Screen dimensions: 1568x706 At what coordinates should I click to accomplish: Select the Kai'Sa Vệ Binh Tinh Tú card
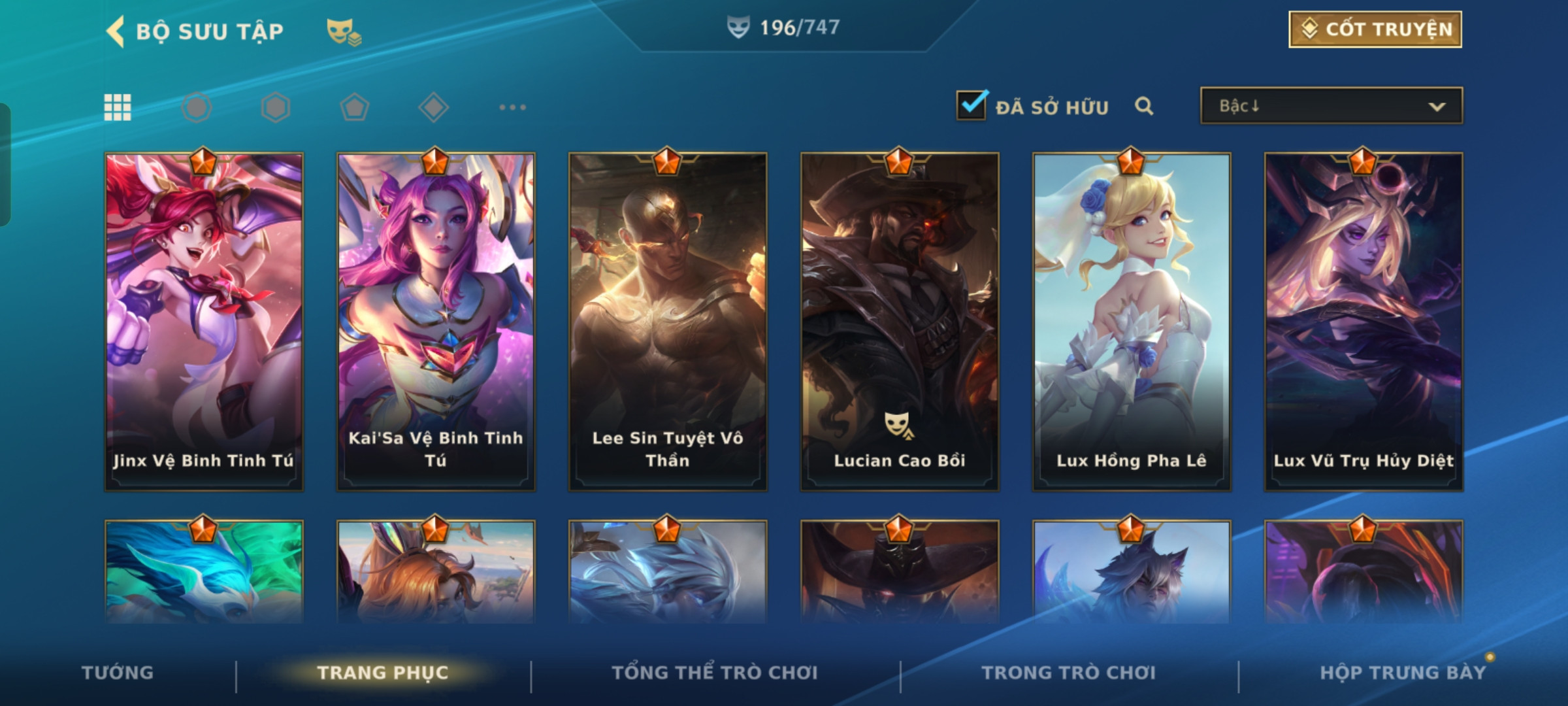[436, 322]
